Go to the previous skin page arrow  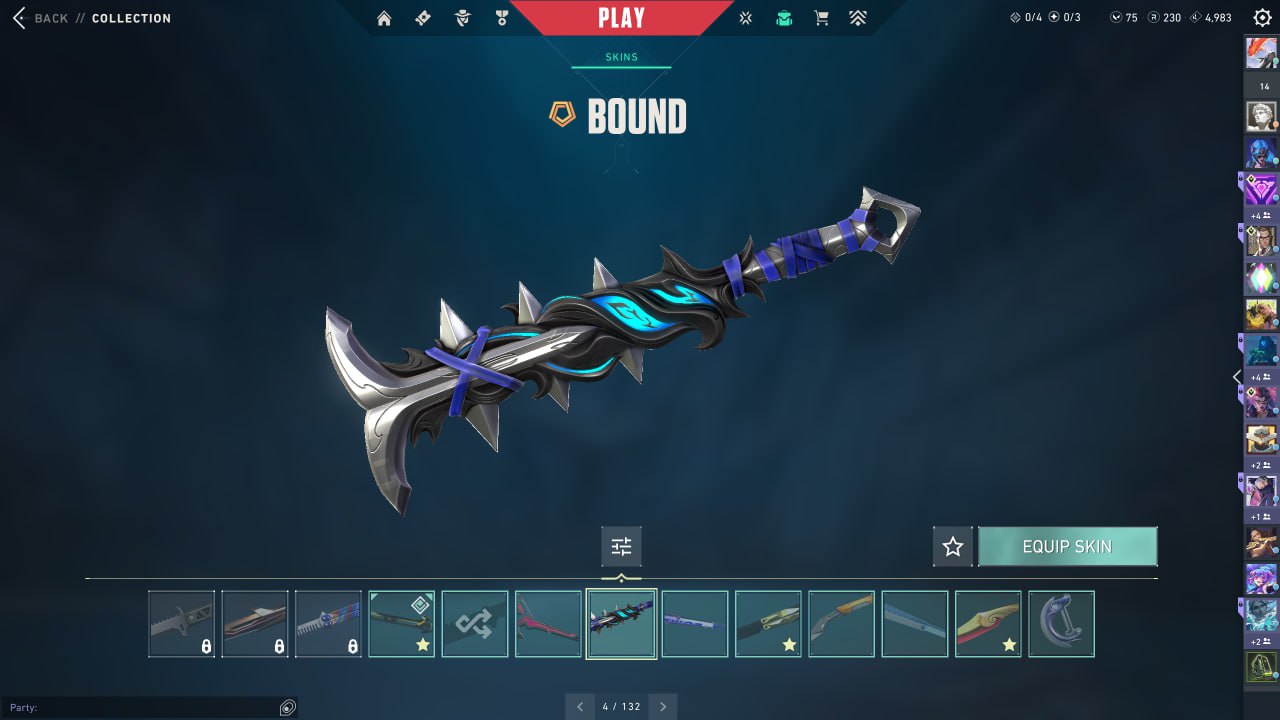[580, 707]
